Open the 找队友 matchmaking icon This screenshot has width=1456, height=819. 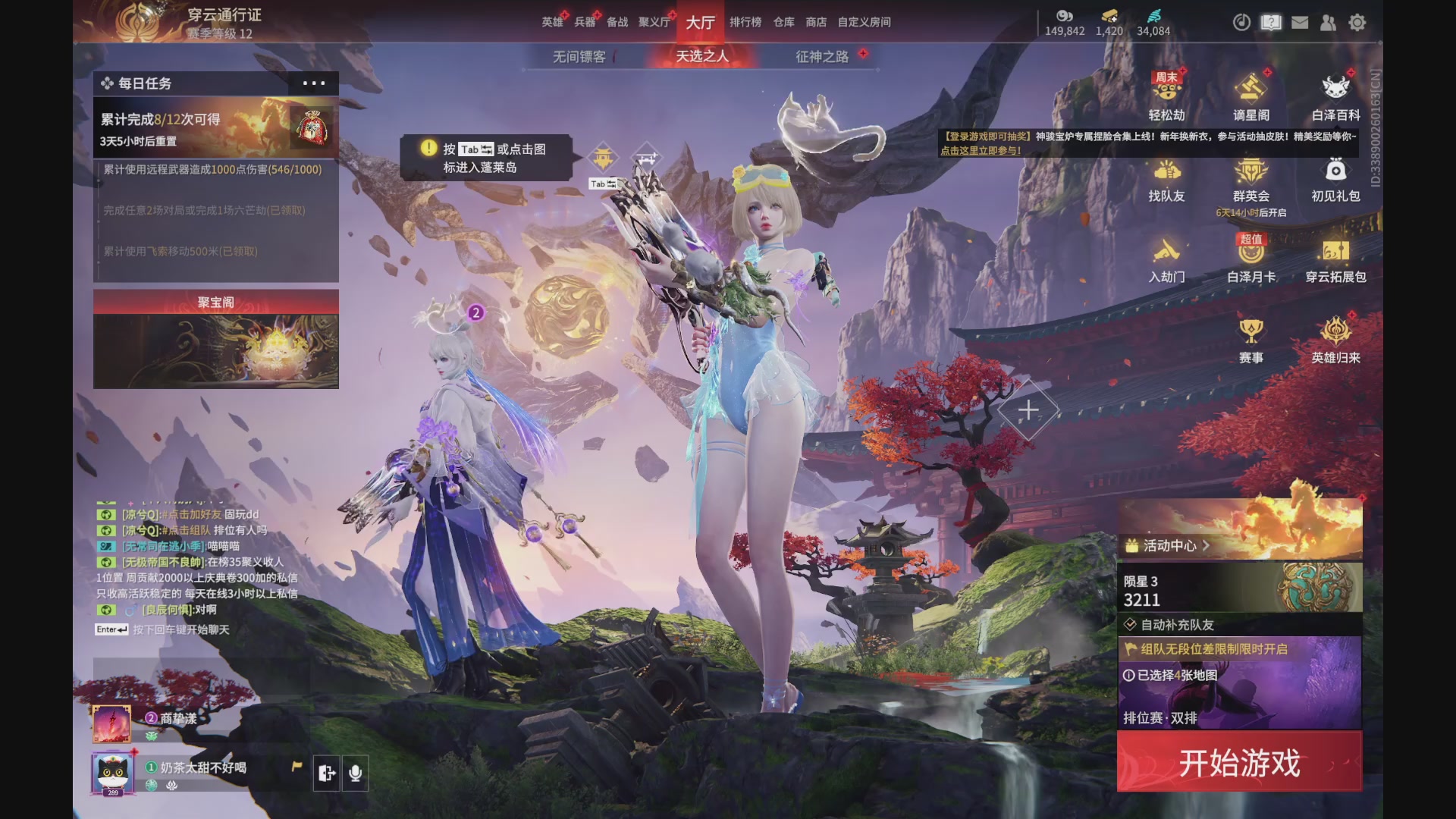[1167, 176]
